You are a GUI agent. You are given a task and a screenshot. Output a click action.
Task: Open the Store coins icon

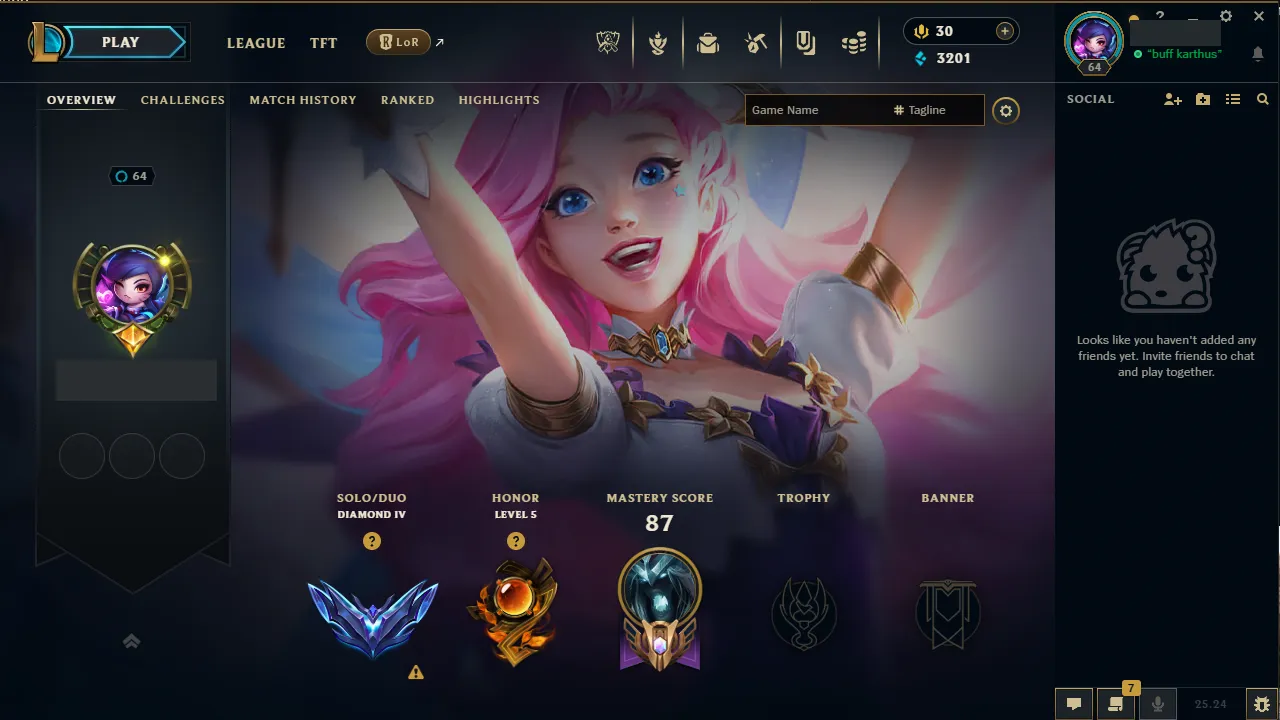pos(854,41)
